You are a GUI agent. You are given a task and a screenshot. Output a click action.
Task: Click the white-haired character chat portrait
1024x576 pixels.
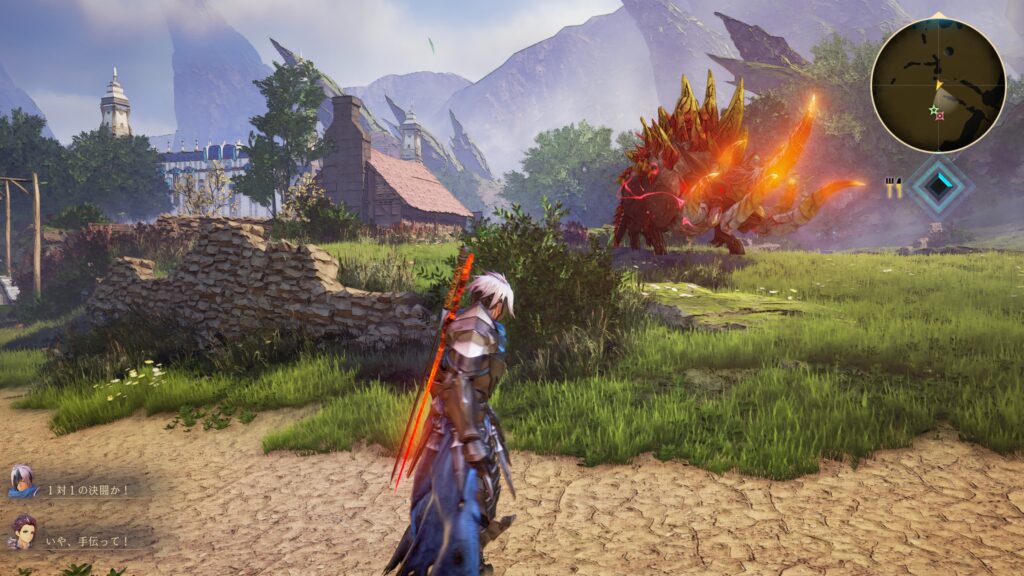[20, 481]
